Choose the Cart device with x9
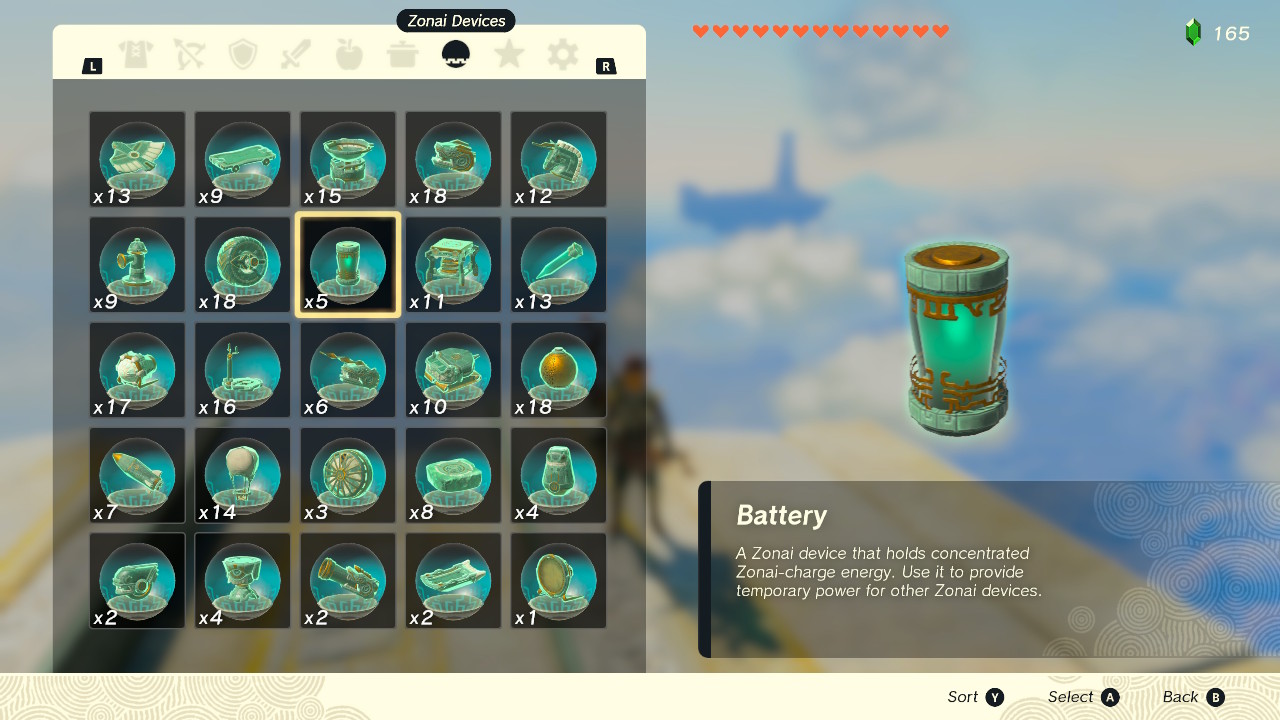Image resolution: width=1280 pixels, height=720 pixels. point(243,160)
